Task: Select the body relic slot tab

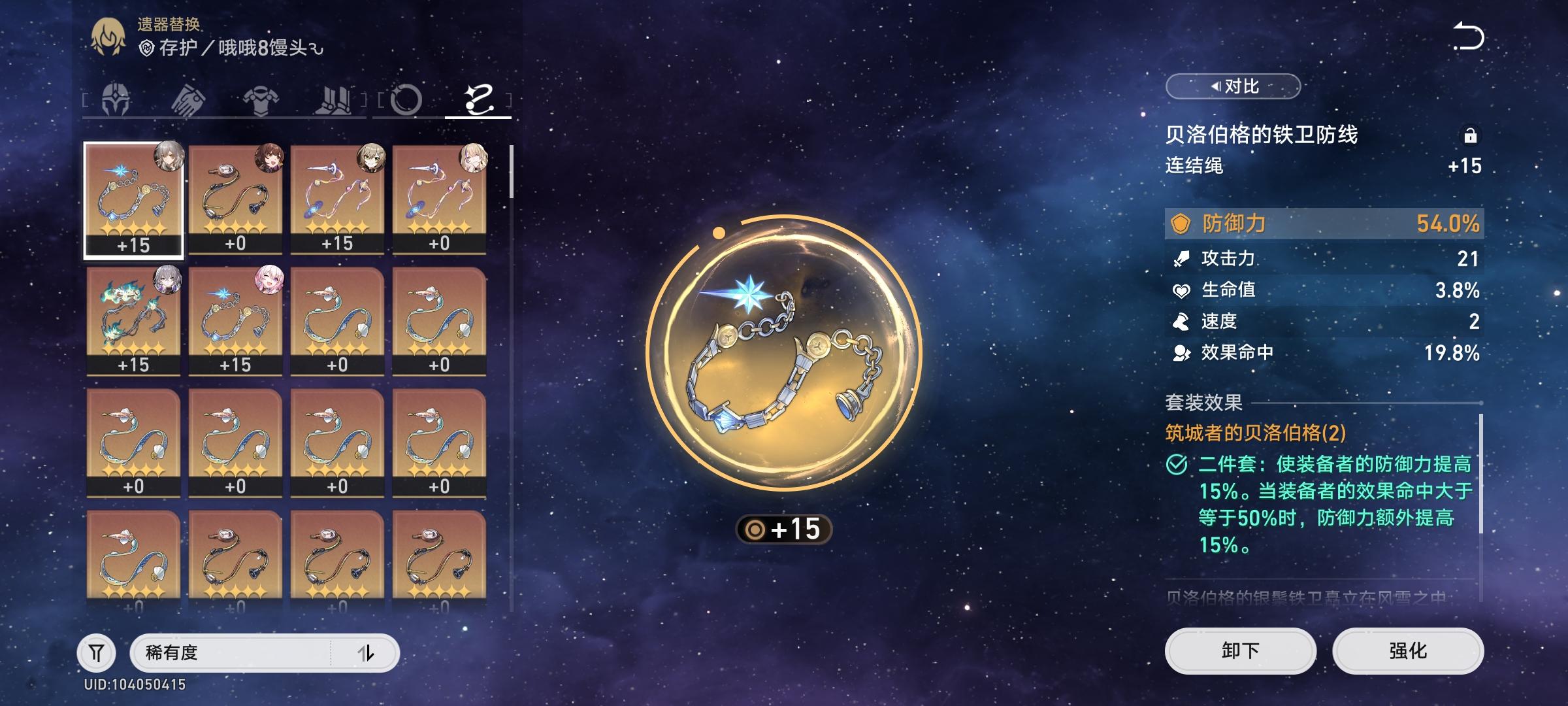Action: (259, 99)
